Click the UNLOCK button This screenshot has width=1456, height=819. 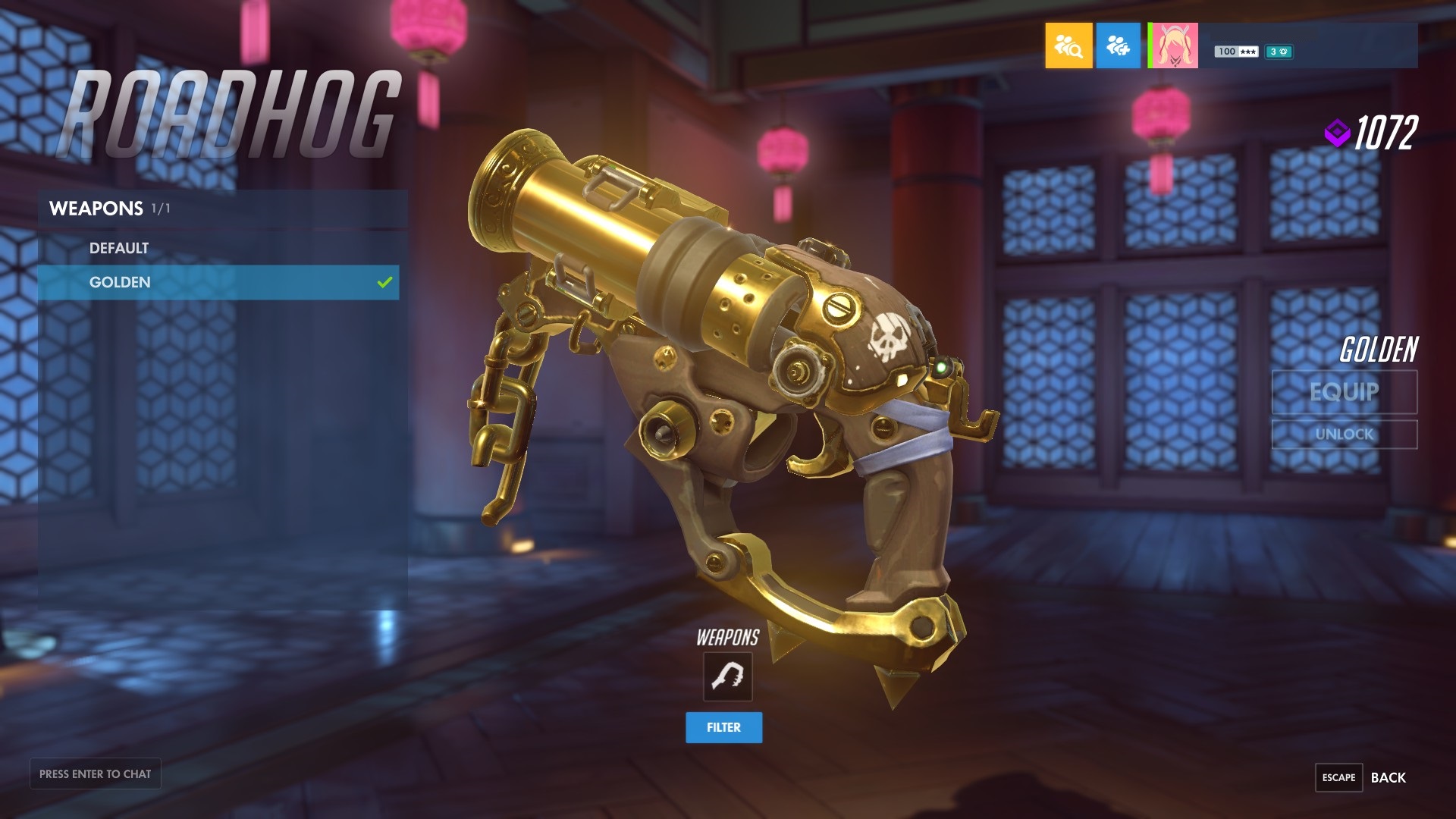[1342, 435]
